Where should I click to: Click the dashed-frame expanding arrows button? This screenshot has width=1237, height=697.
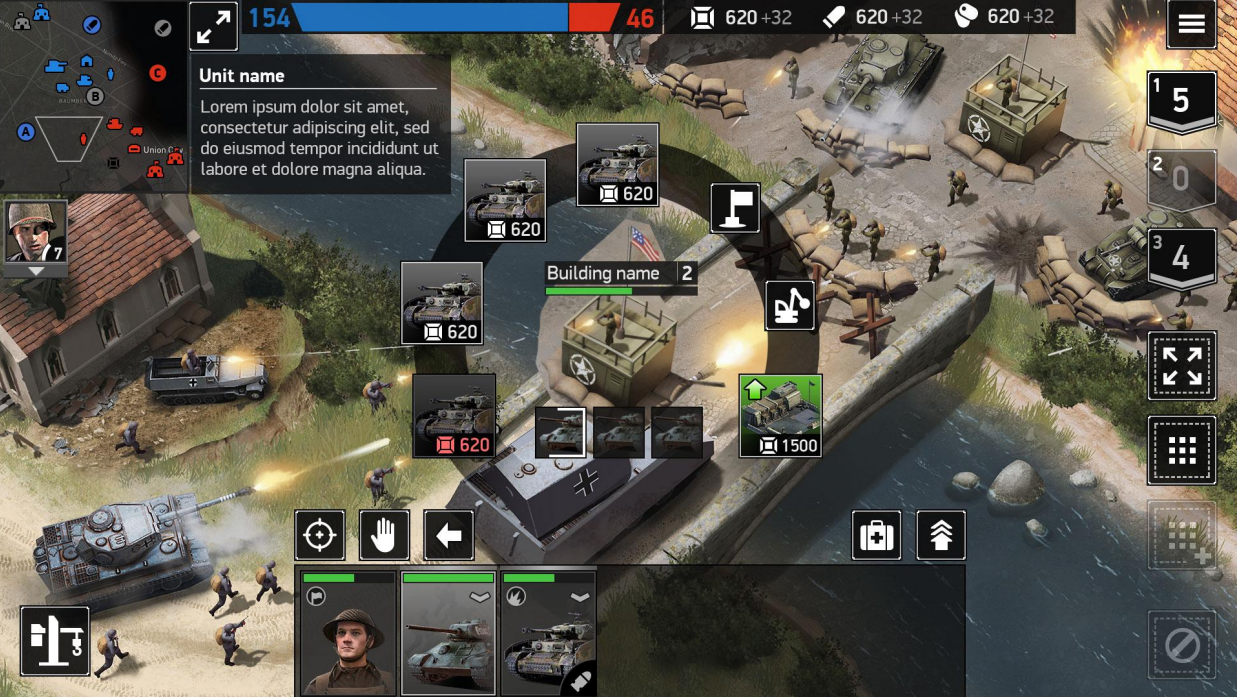[1182, 366]
